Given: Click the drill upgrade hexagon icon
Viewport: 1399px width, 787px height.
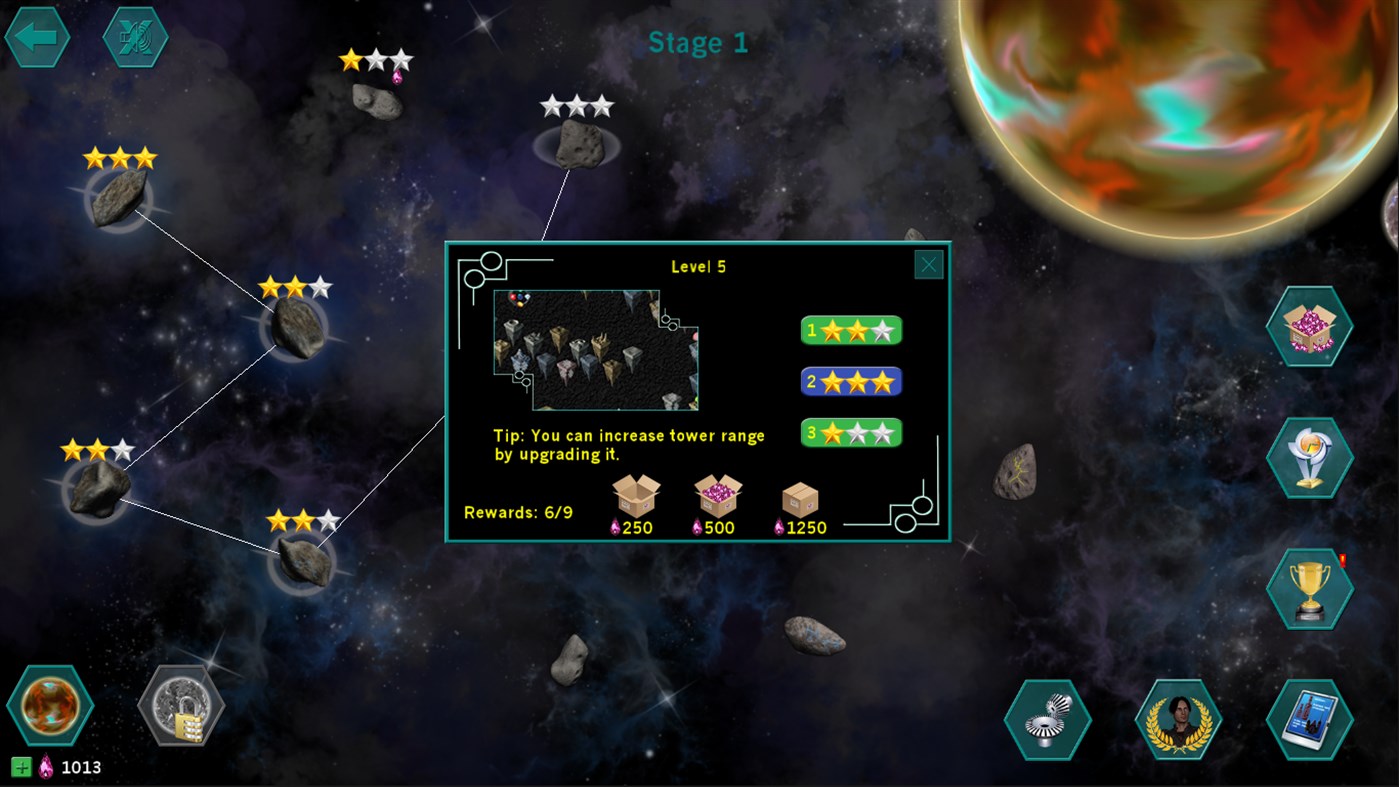Looking at the screenshot, I should (x=1049, y=719).
